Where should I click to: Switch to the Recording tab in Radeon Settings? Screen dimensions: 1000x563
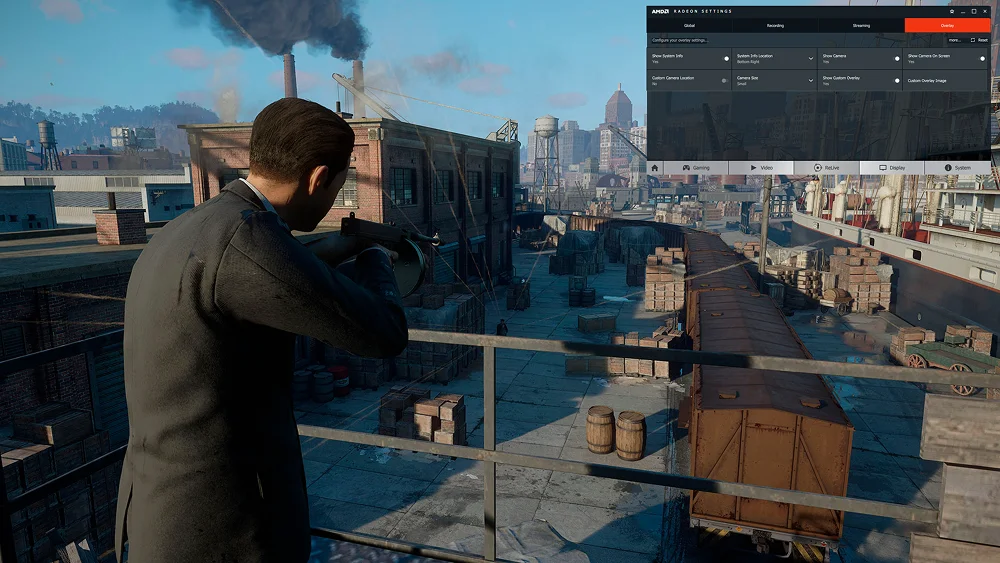pos(775,25)
